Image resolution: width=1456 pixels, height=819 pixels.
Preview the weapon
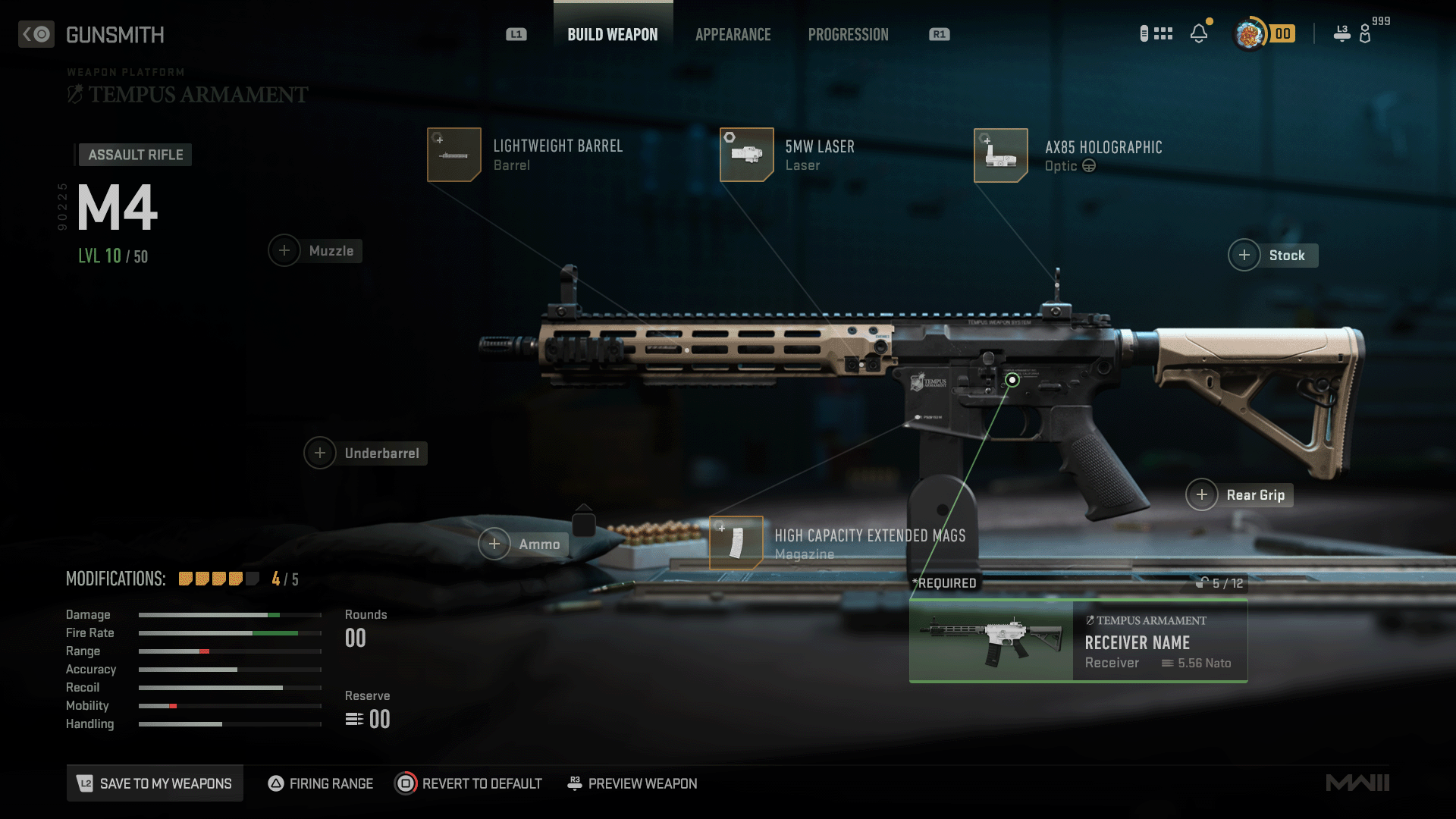click(x=632, y=783)
